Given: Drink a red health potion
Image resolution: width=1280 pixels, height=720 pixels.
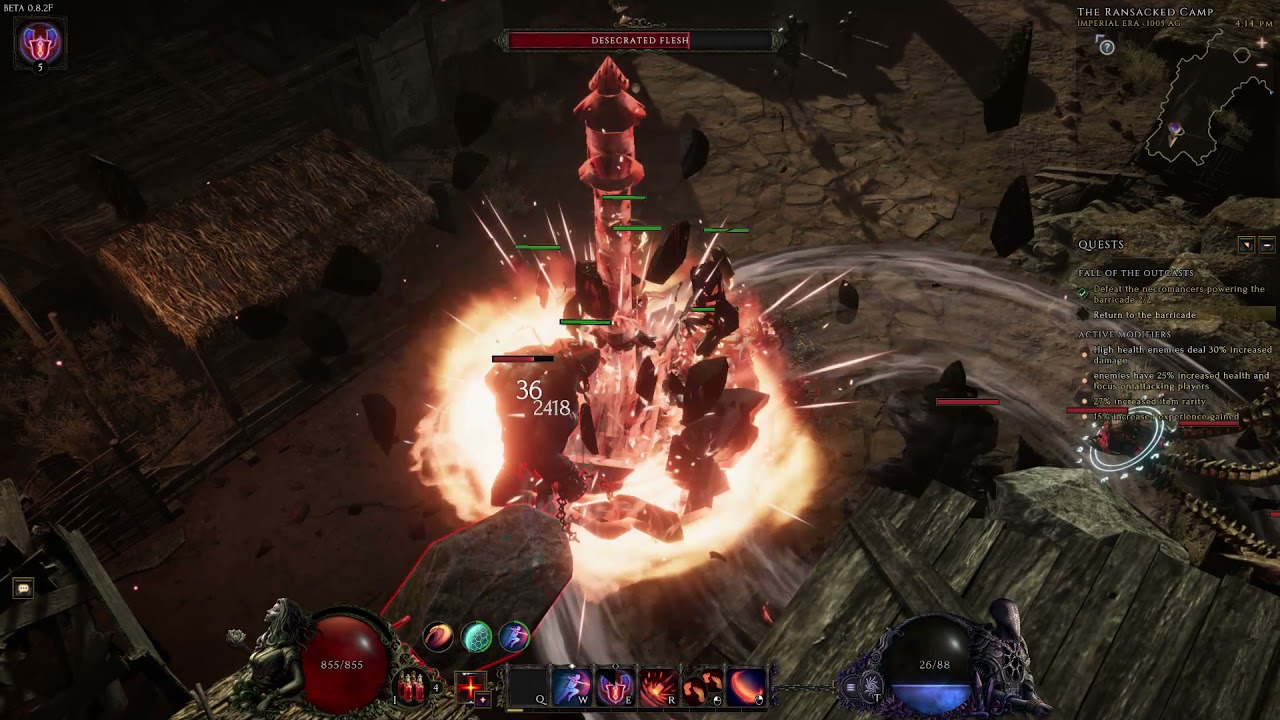Looking at the screenshot, I should [x=411, y=687].
